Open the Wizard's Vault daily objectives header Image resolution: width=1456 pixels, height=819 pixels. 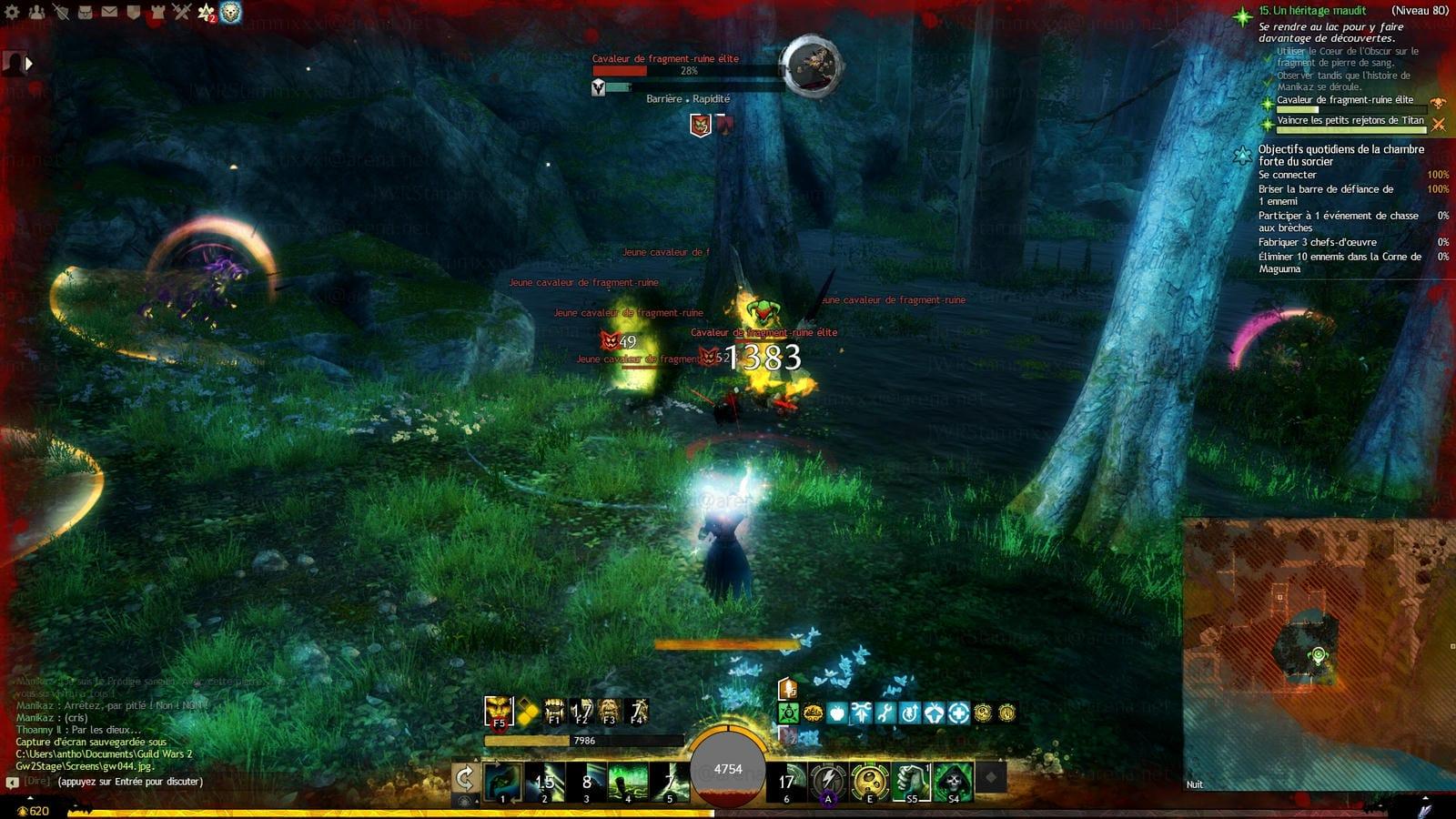(1340, 155)
